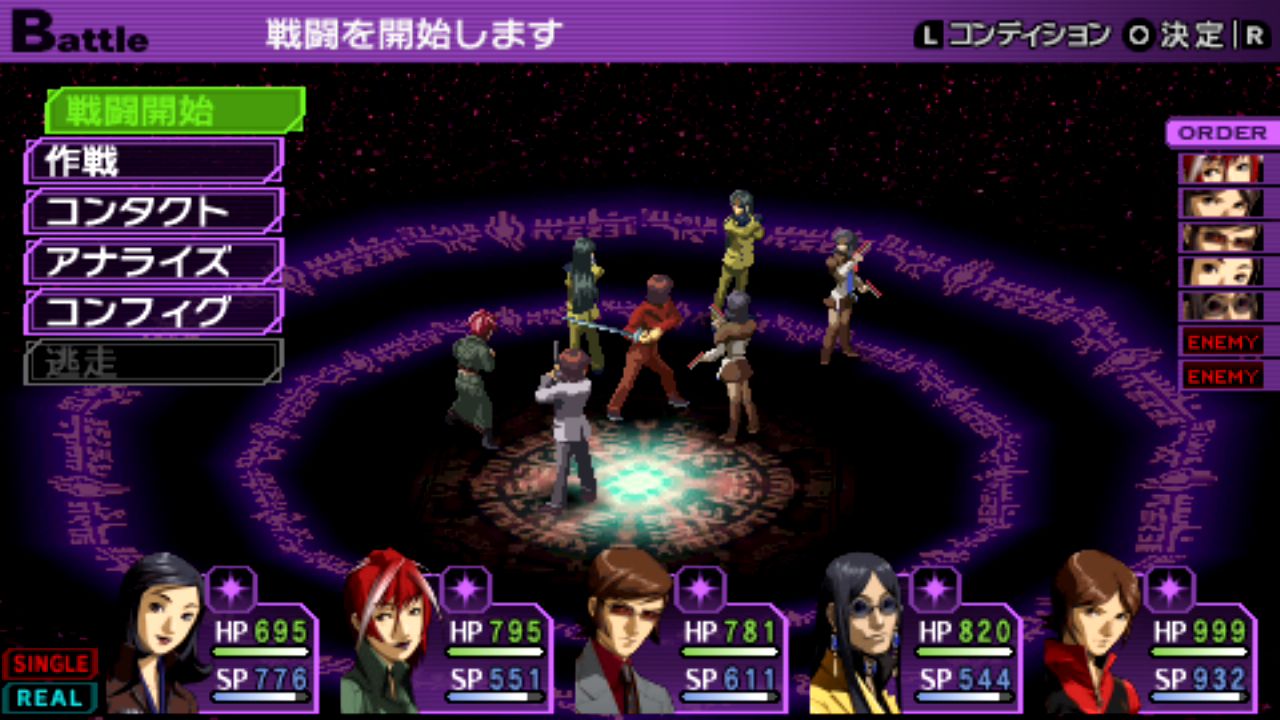Viewport: 1280px width, 720px height.
Task: Click the greyed-out 逃走 escape option
Action: [x=154, y=361]
